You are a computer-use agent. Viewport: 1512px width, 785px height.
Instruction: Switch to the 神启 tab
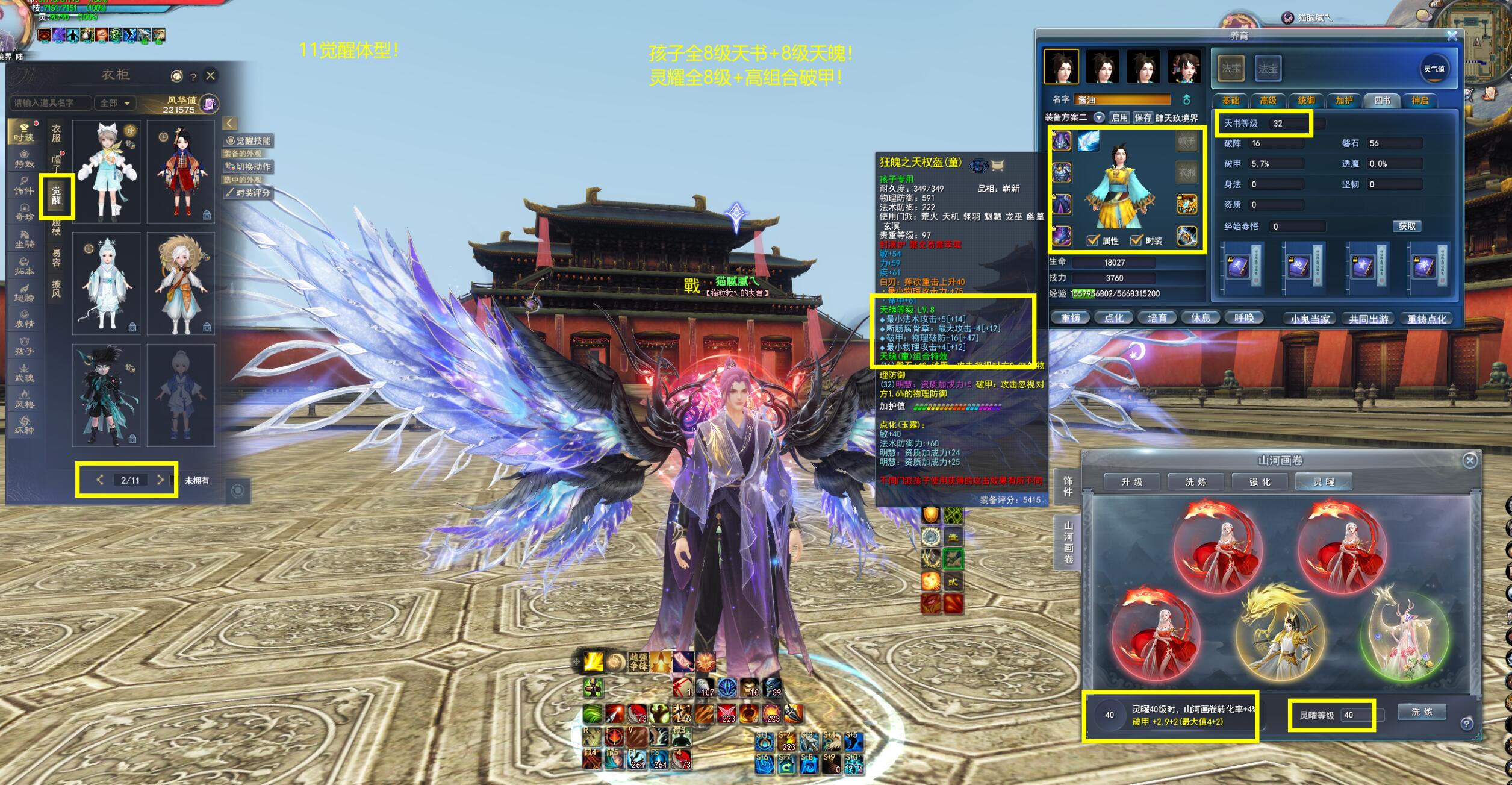point(1420,101)
